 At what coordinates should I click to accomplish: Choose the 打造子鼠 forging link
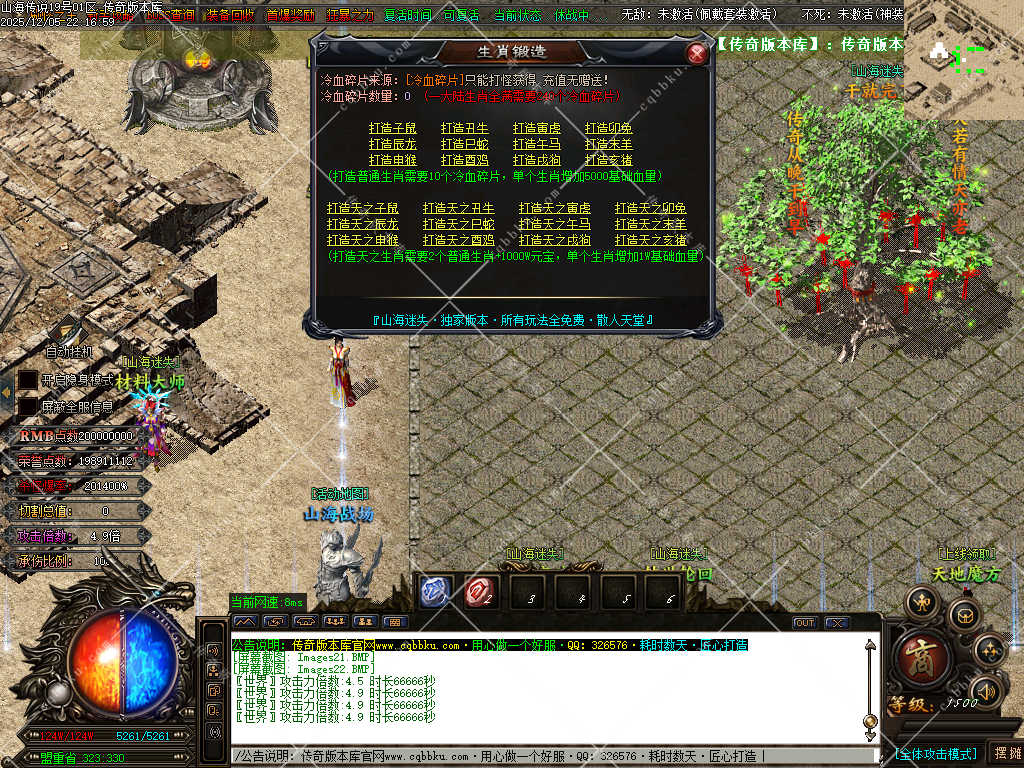[x=392, y=128]
